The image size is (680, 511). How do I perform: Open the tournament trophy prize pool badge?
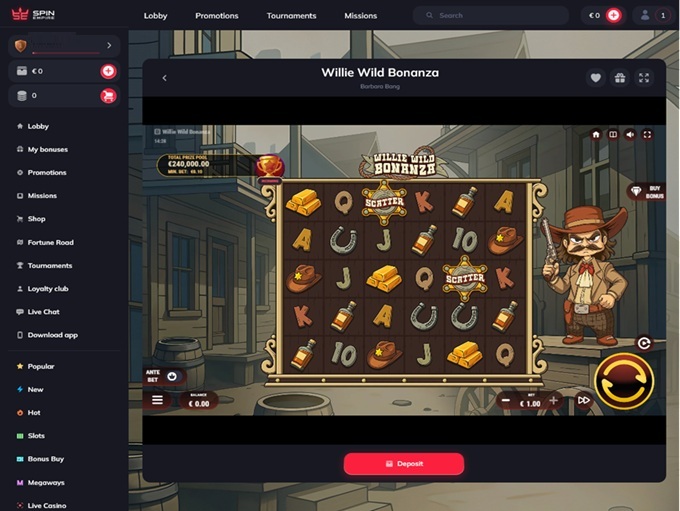[x=269, y=167]
